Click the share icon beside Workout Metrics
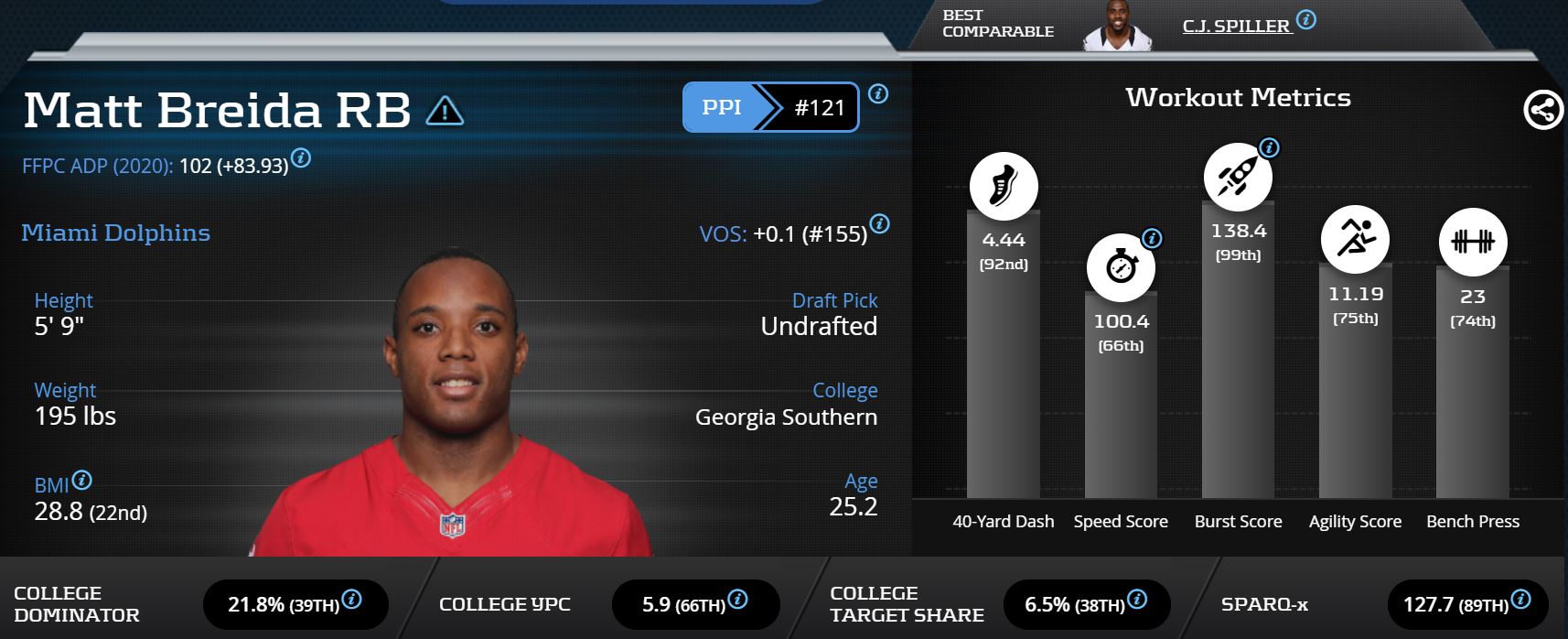 click(x=1542, y=111)
